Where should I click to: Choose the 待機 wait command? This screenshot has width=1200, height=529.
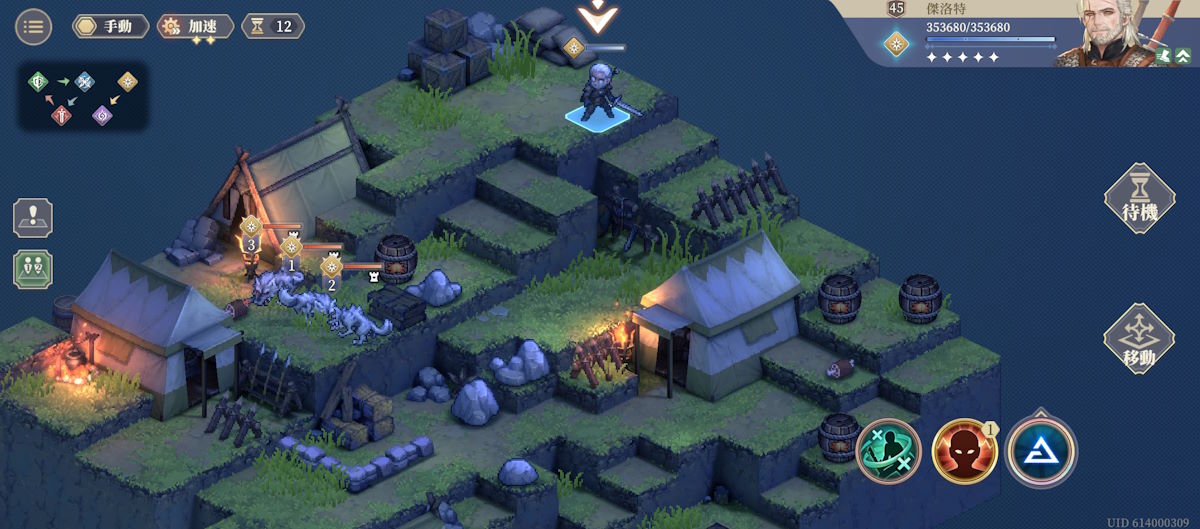click(x=1138, y=199)
